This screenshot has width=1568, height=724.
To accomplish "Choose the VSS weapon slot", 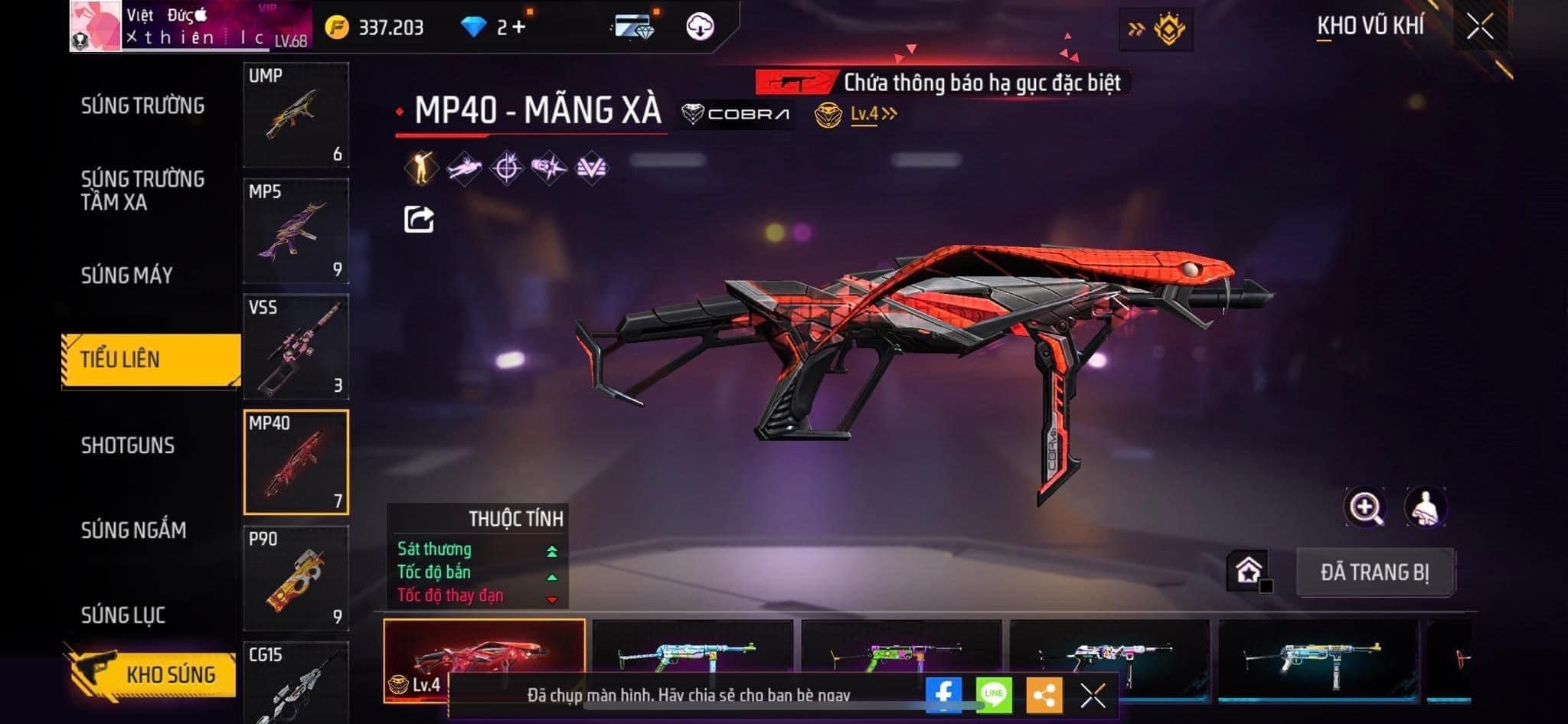I will [x=296, y=347].
